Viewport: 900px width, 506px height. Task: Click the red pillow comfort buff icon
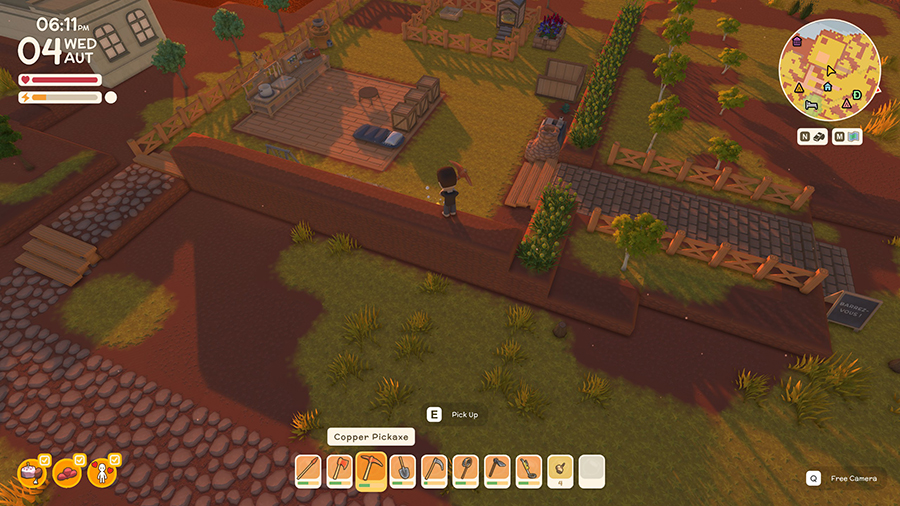click(x=67, y=472)
